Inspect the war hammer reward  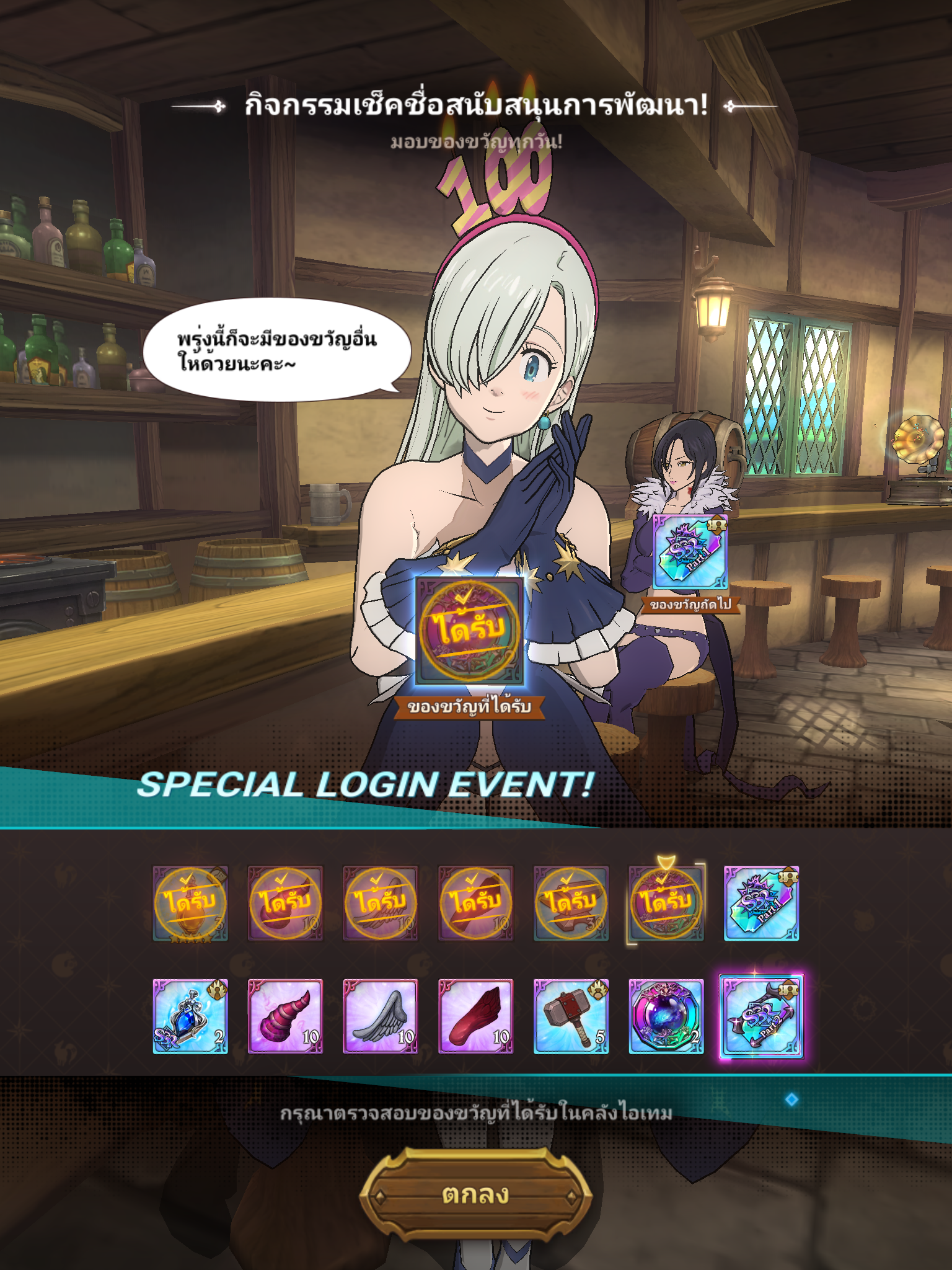tap(571, 1016)
